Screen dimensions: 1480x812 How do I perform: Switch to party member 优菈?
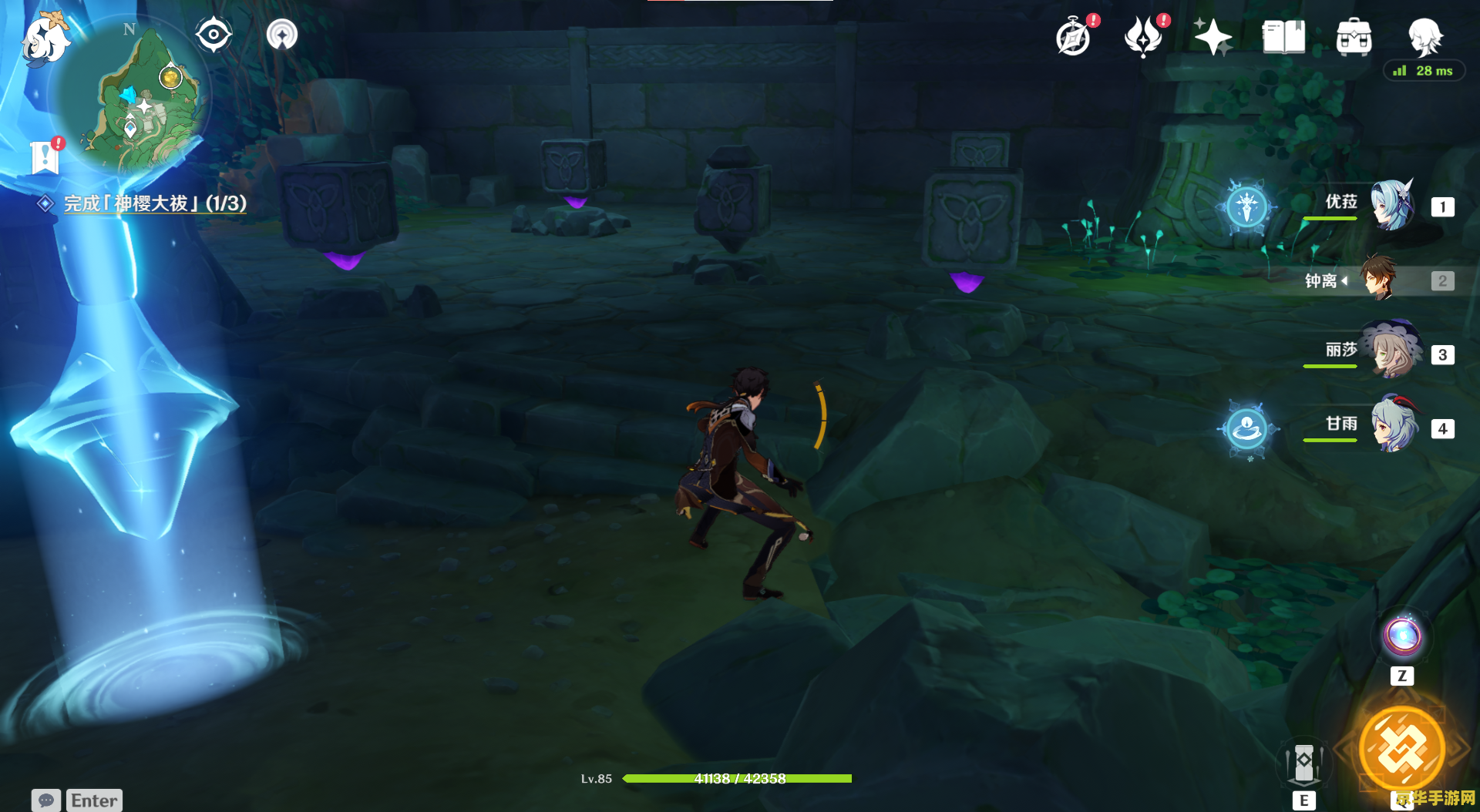pyautogui.click(x=1391, y=206)
